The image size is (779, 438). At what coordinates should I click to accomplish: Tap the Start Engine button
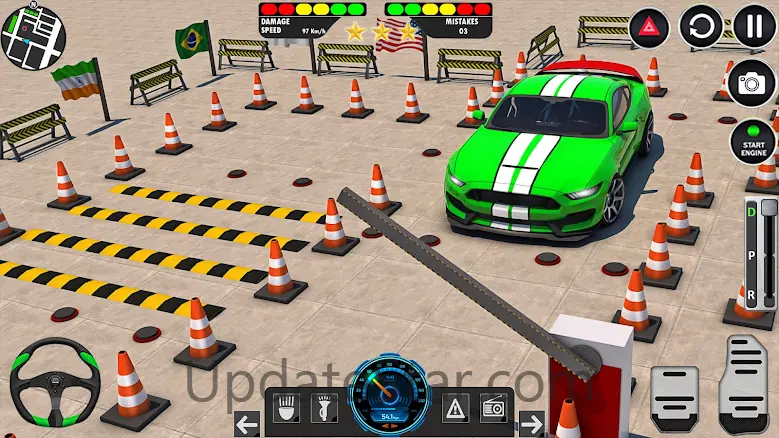(x=752, y=142)
